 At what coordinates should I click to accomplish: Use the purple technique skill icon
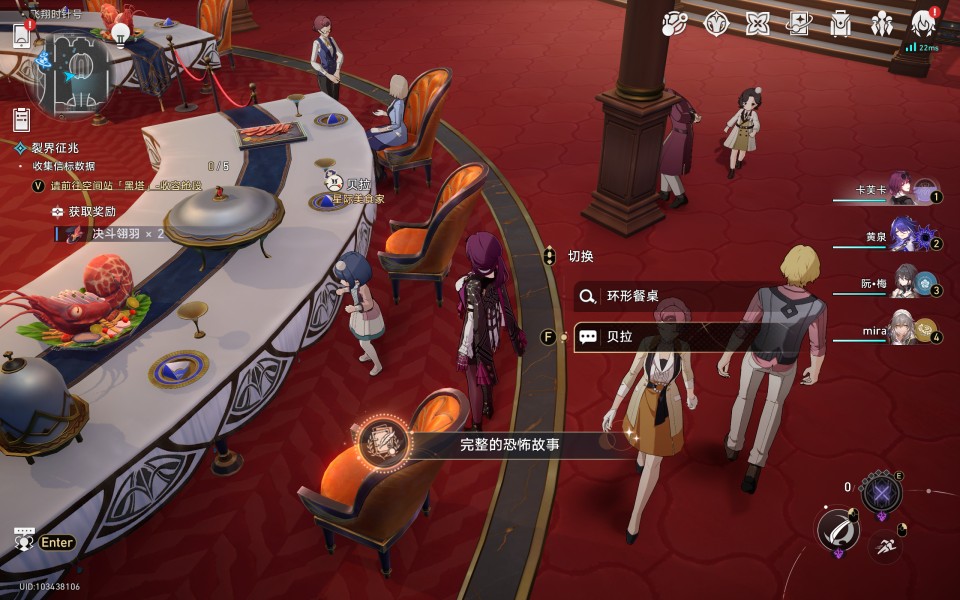click(881, 492)
